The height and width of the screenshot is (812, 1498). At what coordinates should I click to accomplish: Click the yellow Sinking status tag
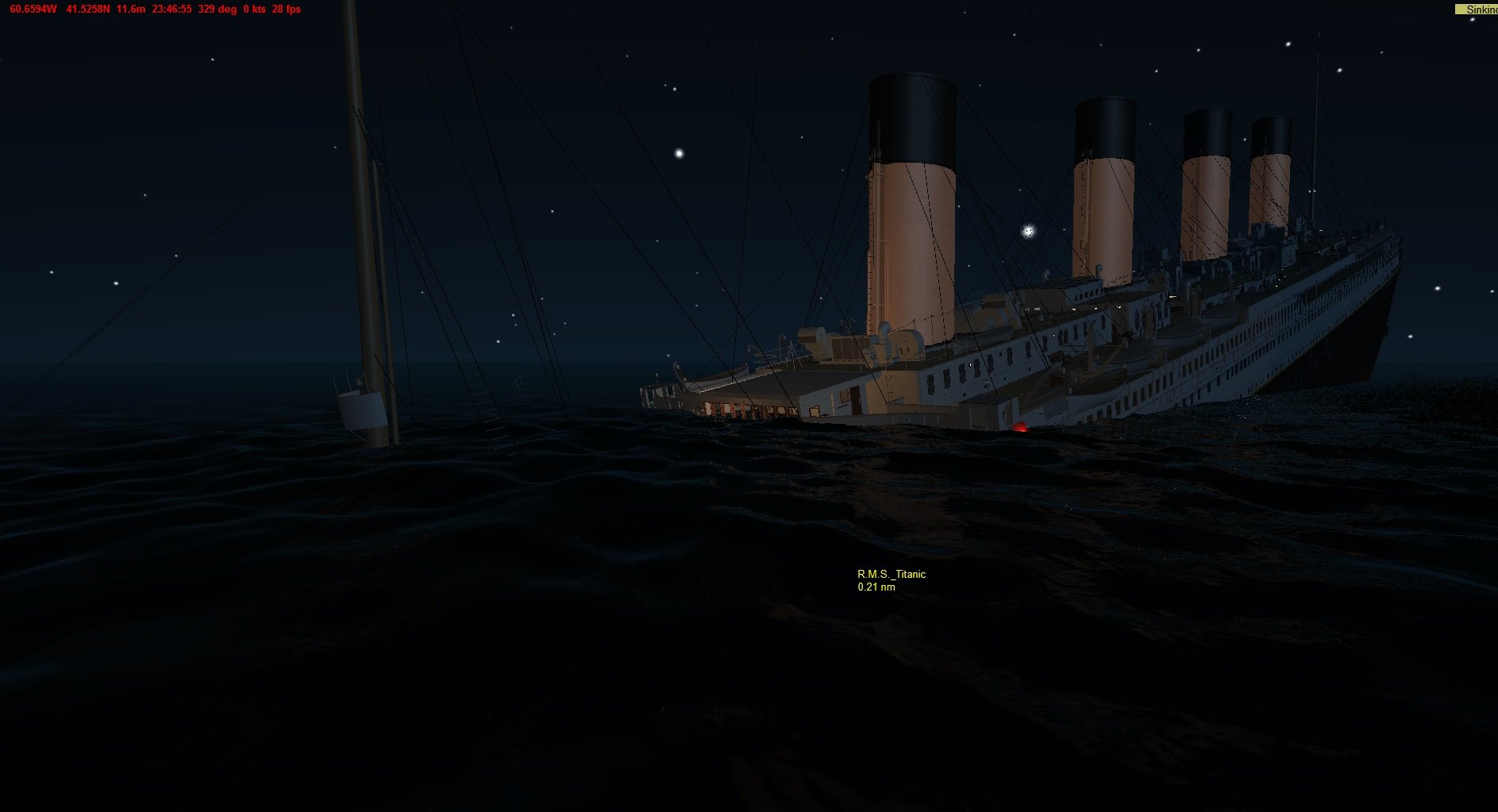tap(1477, 10)
